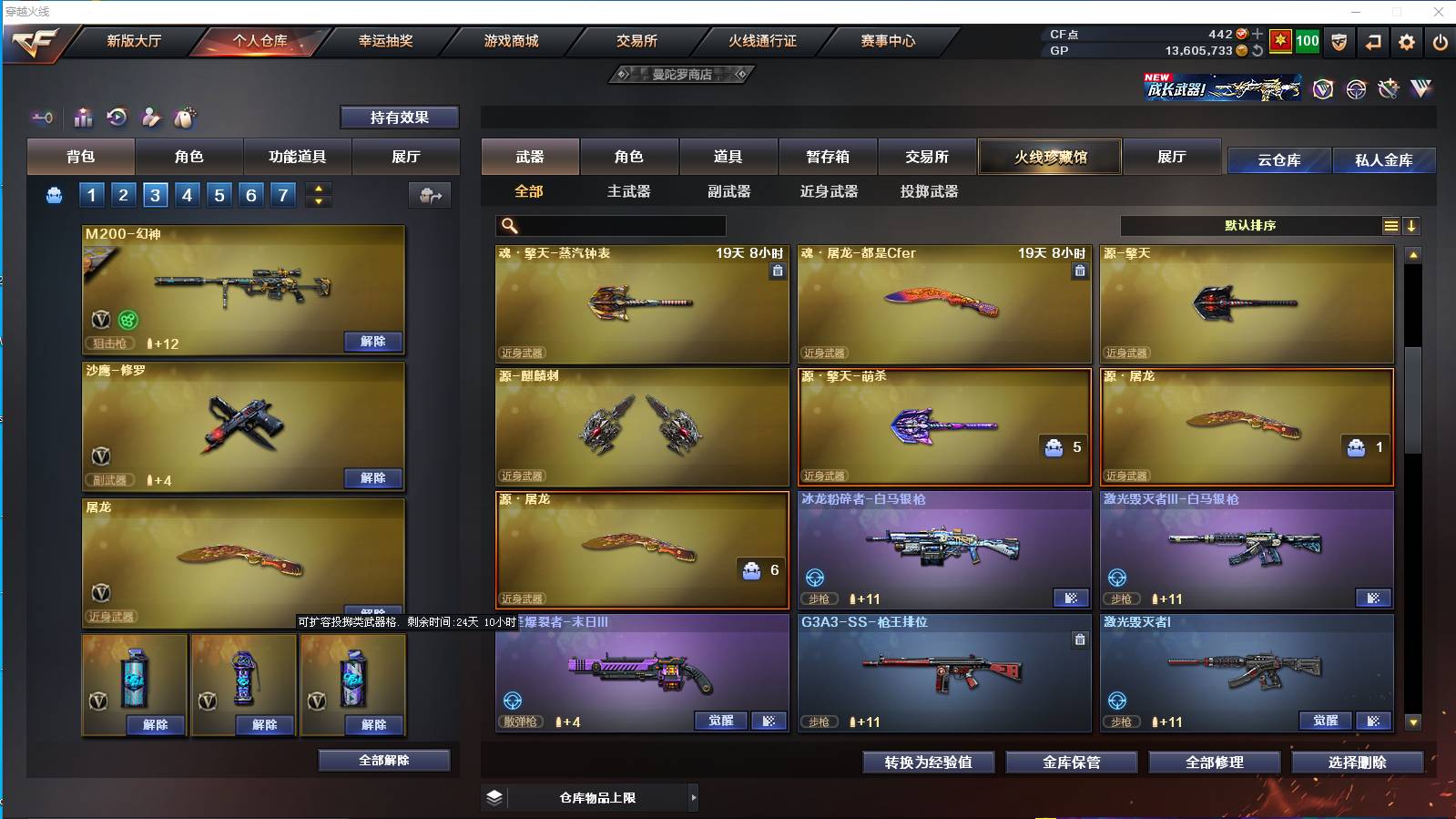Click the 全部解除 button below the backpack
Viewport: 1456px width, 819px height.
pos(385,760)
